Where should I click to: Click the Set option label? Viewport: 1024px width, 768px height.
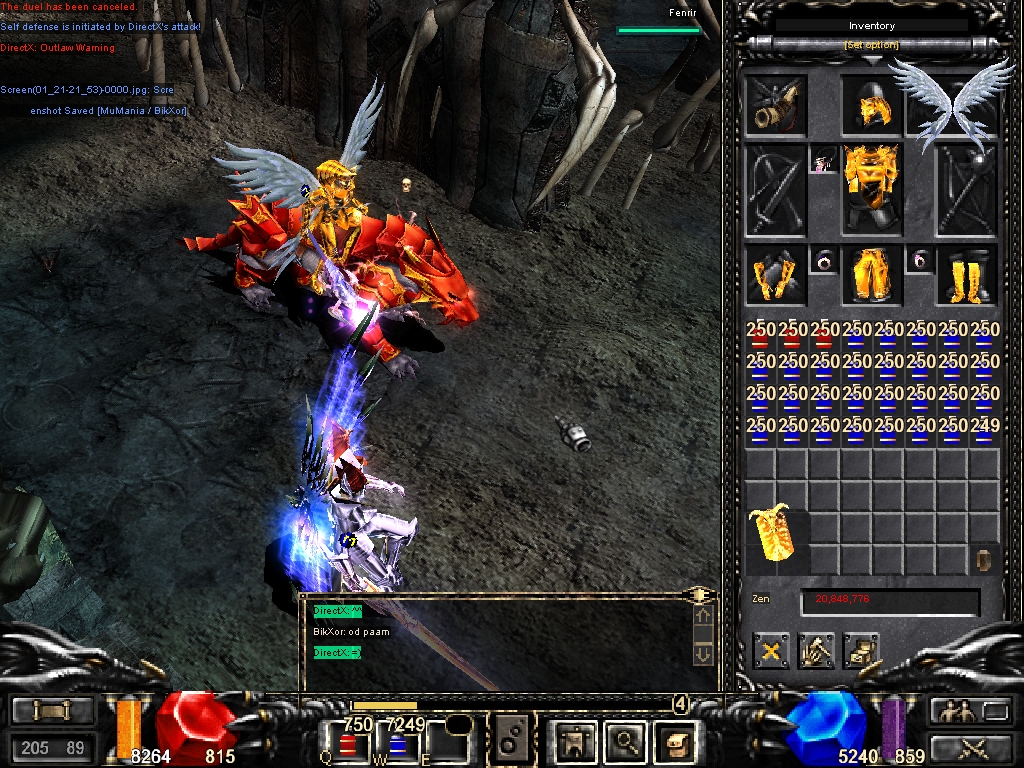pyautogui.click(x=871, y=46)
